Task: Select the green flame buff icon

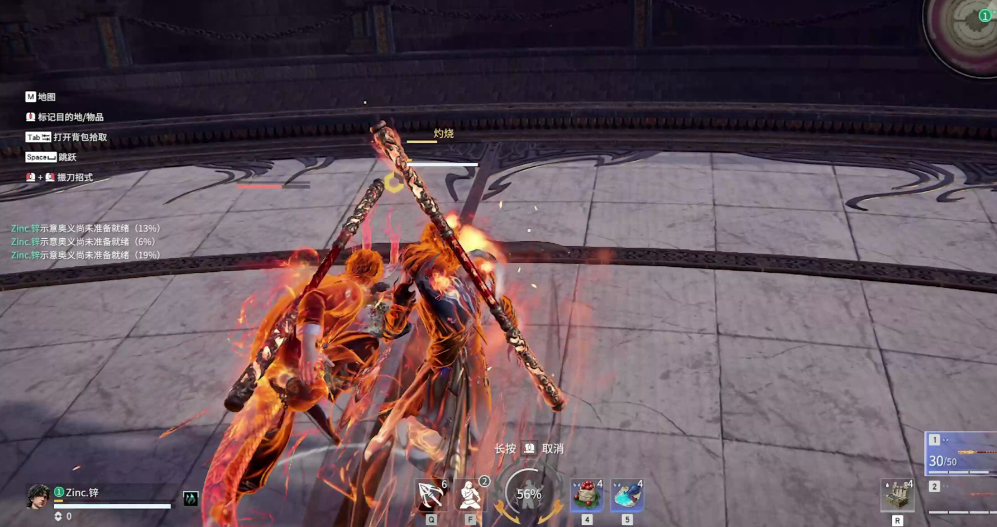Action: click(x=190, y=498)
